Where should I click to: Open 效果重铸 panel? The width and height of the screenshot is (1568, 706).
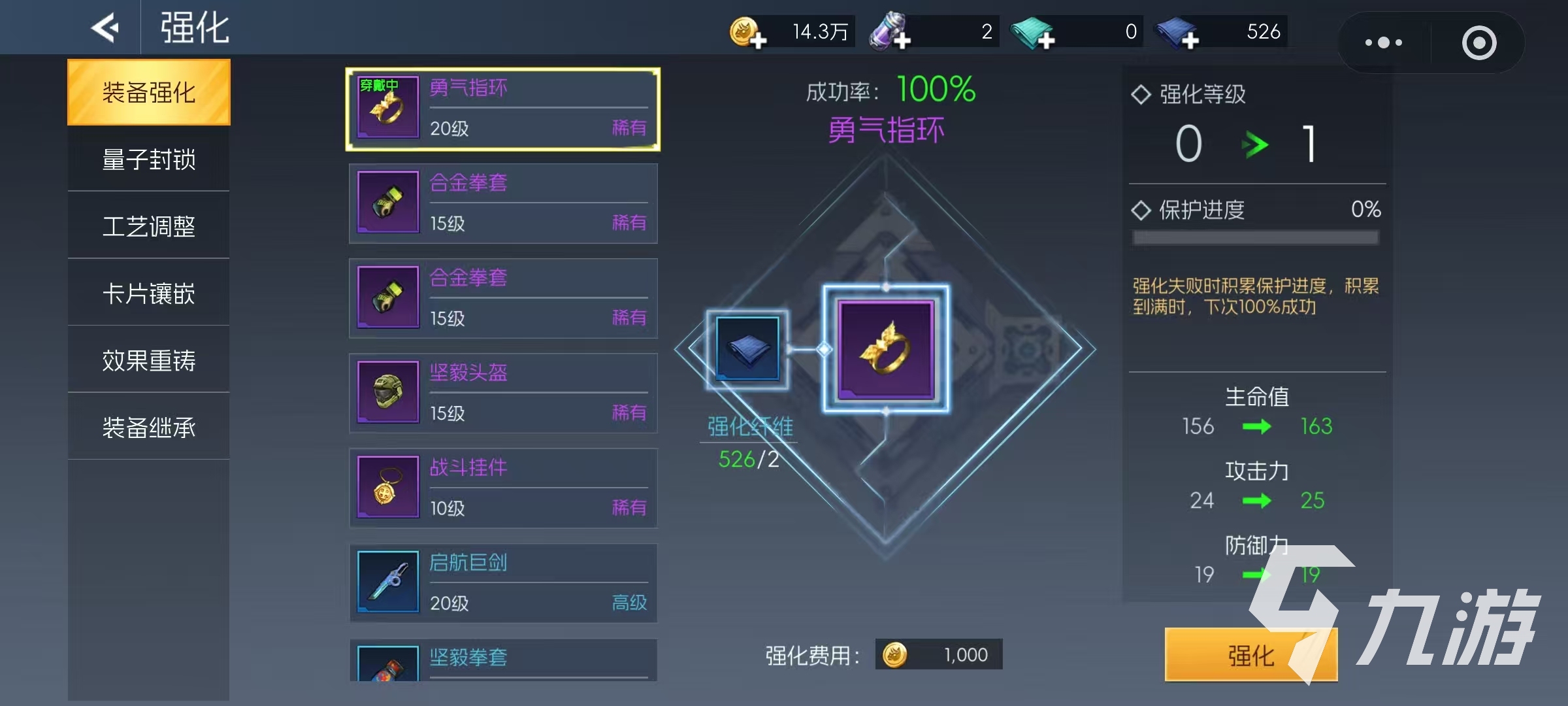(148, 360)
